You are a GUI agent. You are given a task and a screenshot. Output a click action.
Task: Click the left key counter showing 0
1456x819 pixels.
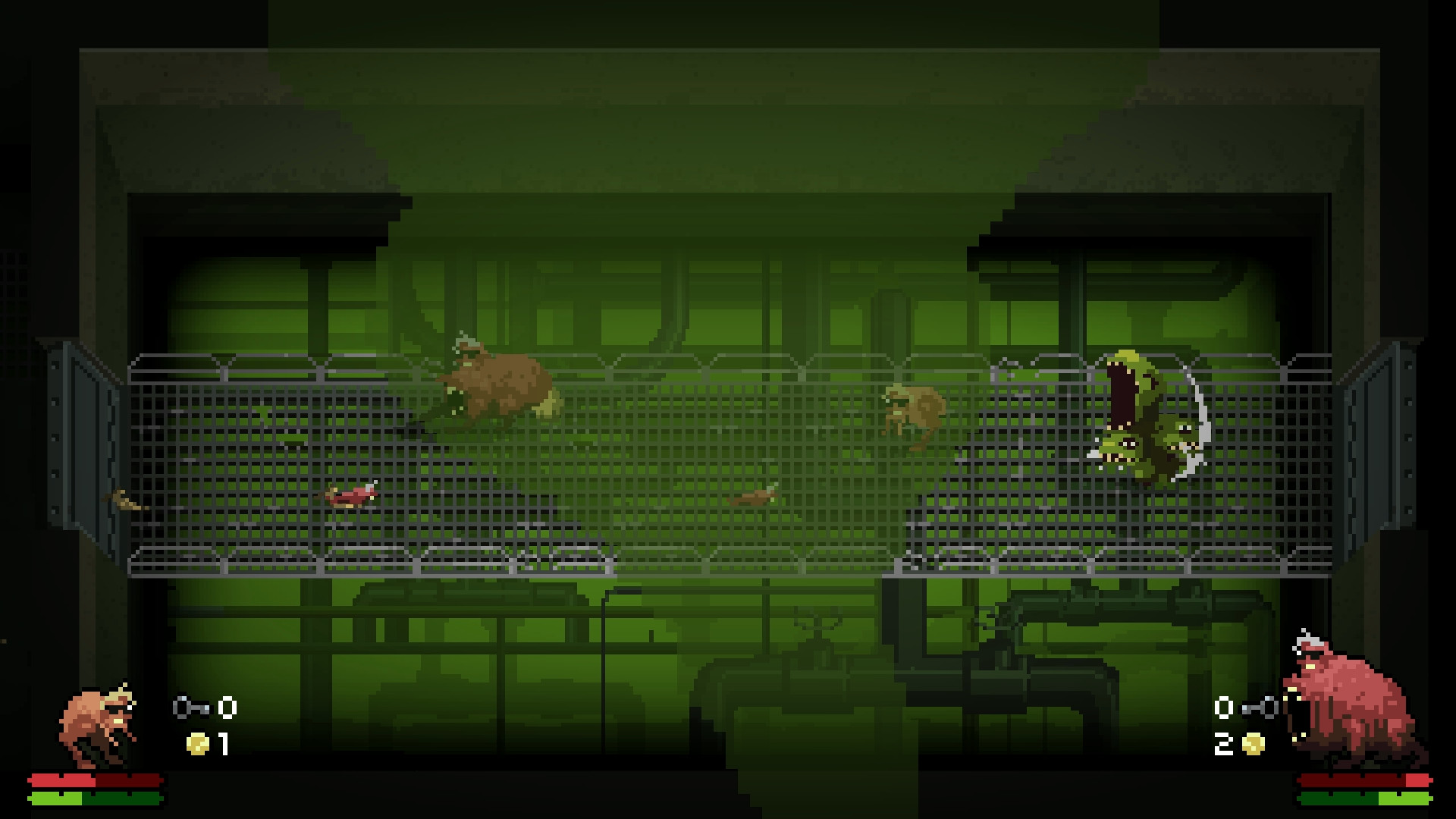pos(227,707)
